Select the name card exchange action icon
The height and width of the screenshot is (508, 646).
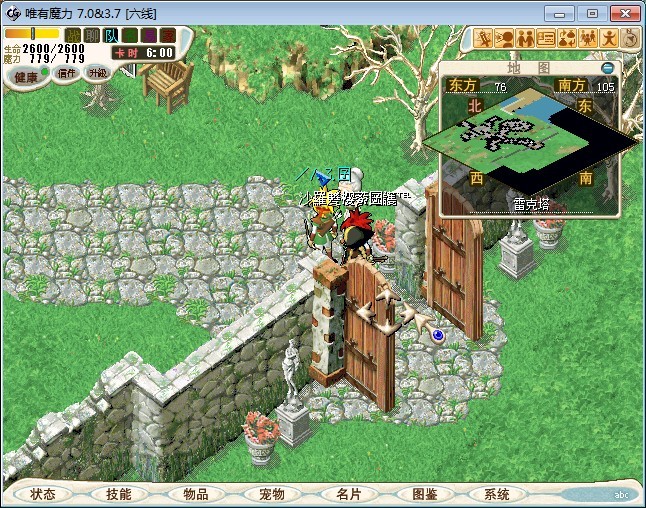(x=546, y=38)
